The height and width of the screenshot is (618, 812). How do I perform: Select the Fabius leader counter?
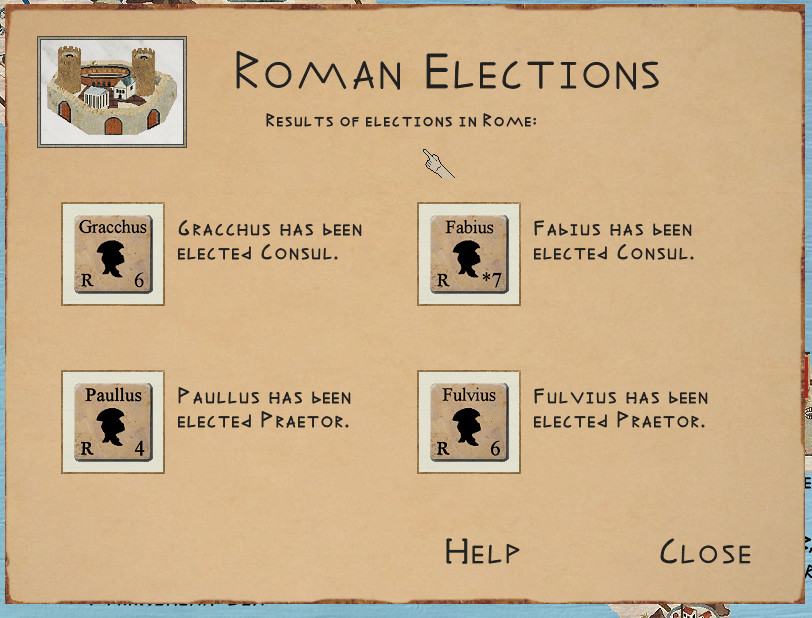pos(469,254)
